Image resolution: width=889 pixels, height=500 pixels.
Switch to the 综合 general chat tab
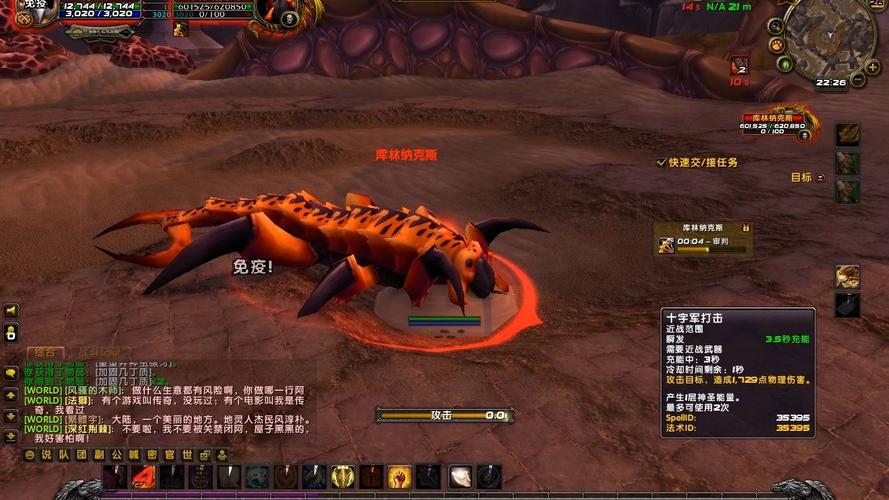pyautogui.click(x=44, y=352)
